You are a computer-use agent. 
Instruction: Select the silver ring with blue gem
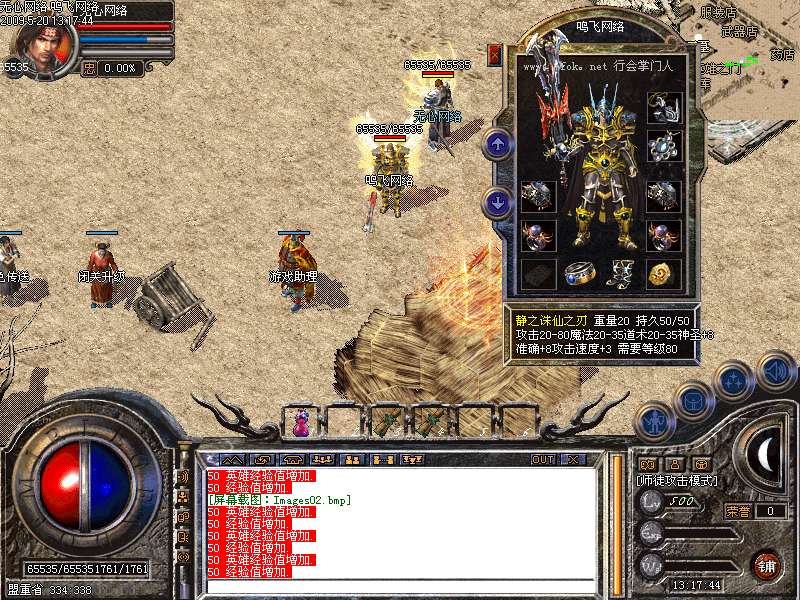[580, 273]
